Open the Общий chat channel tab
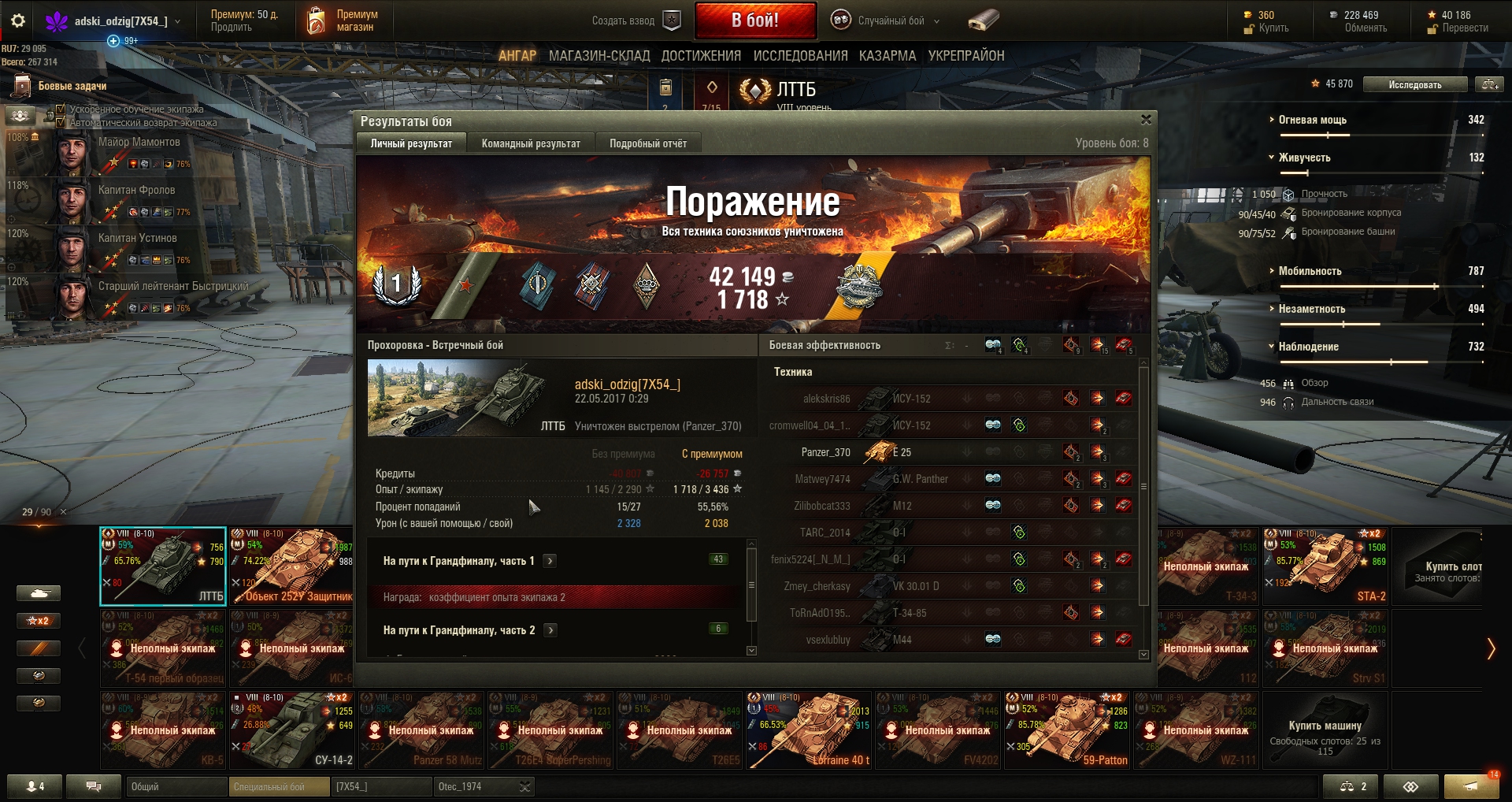1512x802 pixels. pyautogui.click(x=175, y=786)
